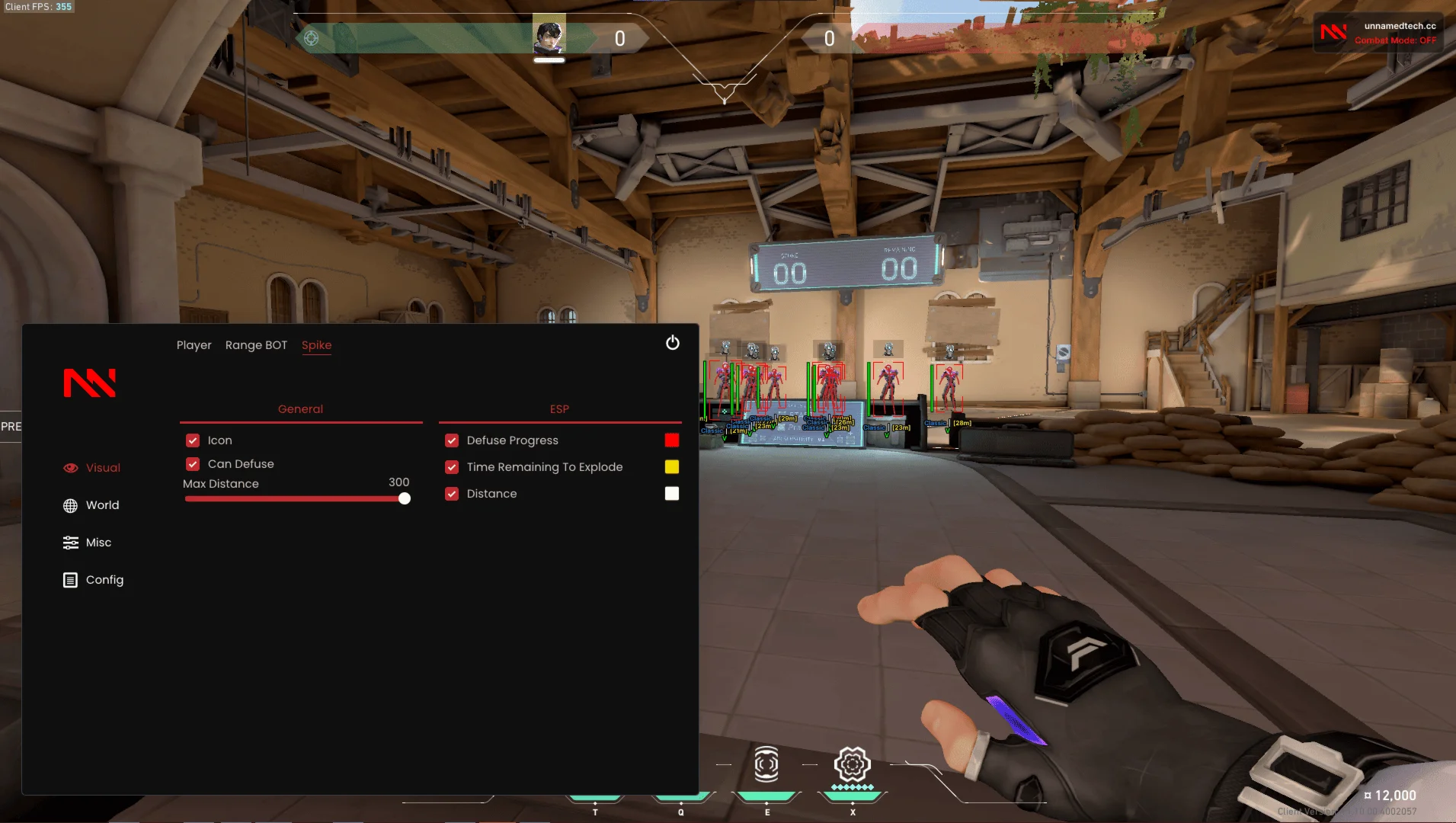Open the World section via globe icon
1456x823 pixels.
(71, 504)
